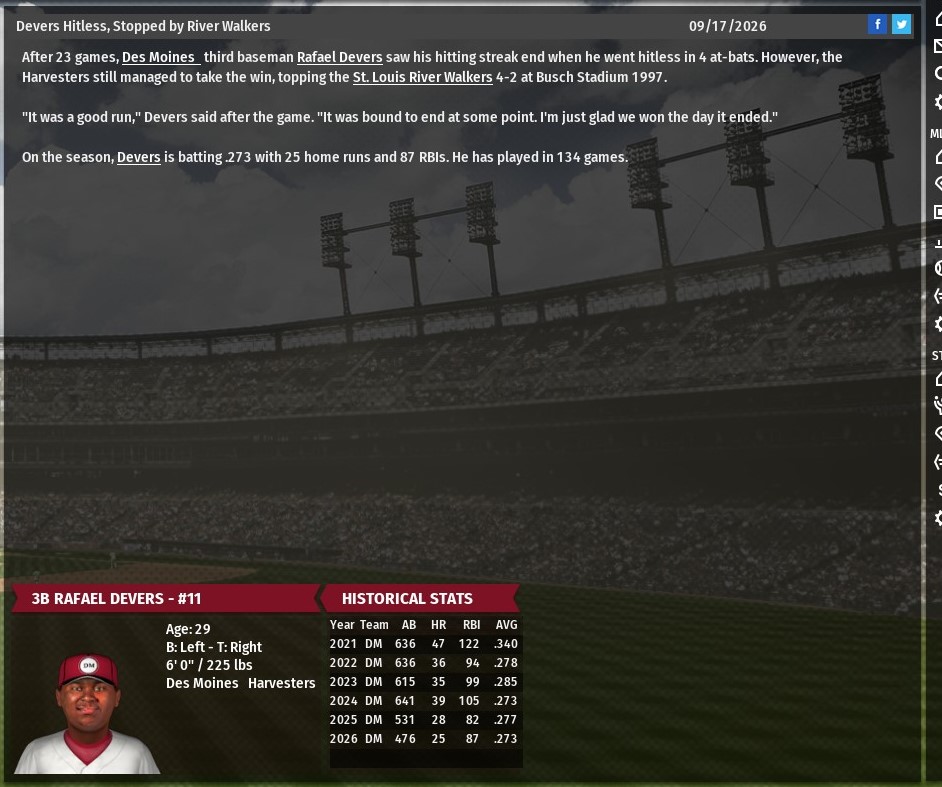Open the Rafael Devers player link
The width and height of the screenshot is (942, 787).
pos(339,58)
